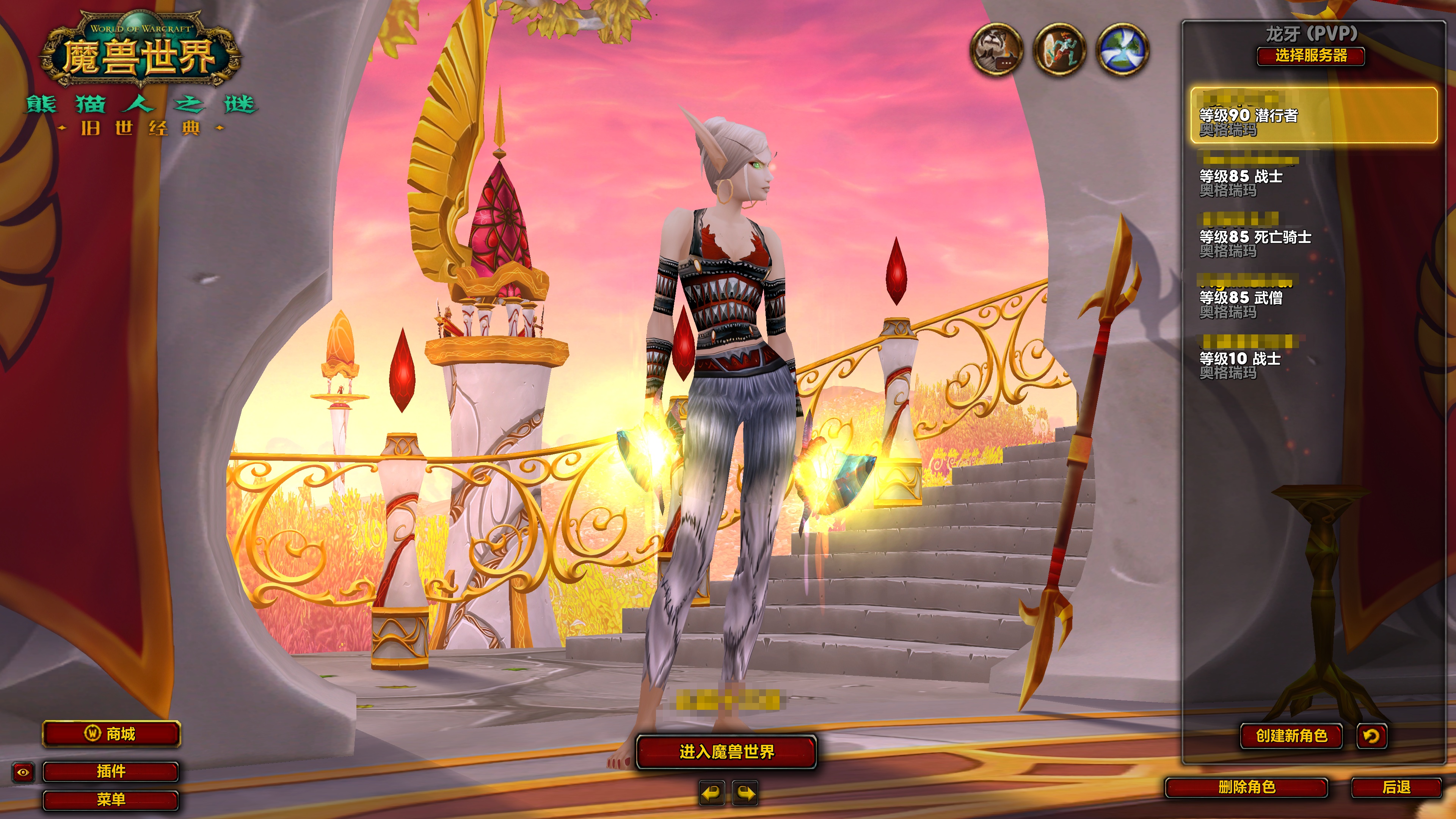
Task: Click the blue globe round icon
Action: [1122, 49]
